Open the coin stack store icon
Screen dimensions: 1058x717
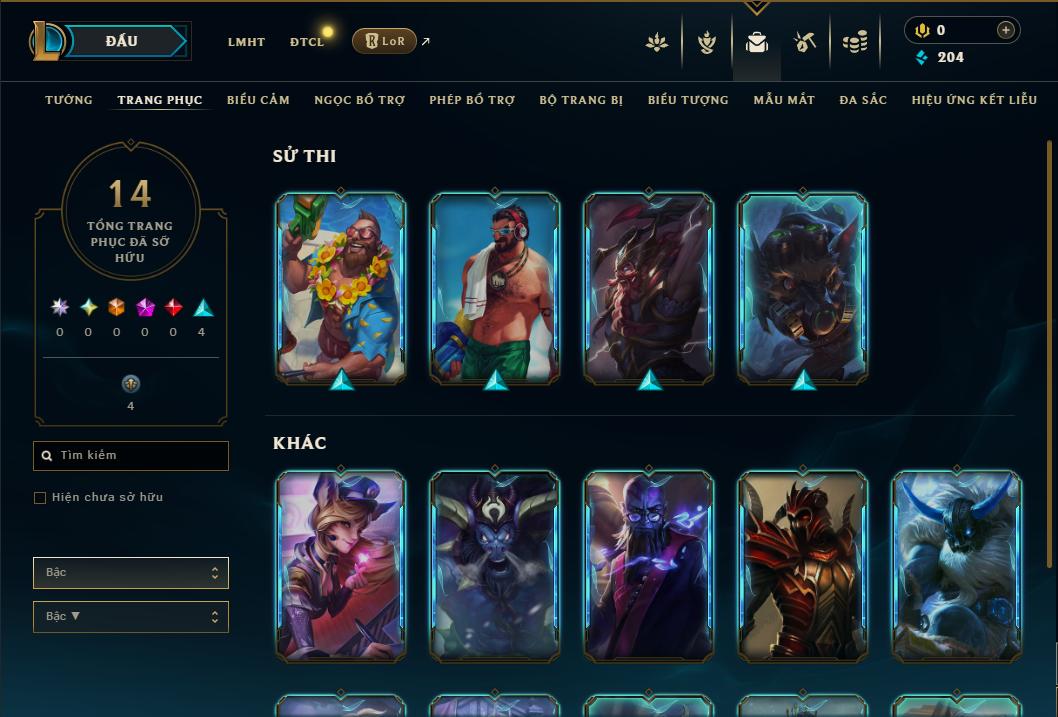click(x=854, y=42)
